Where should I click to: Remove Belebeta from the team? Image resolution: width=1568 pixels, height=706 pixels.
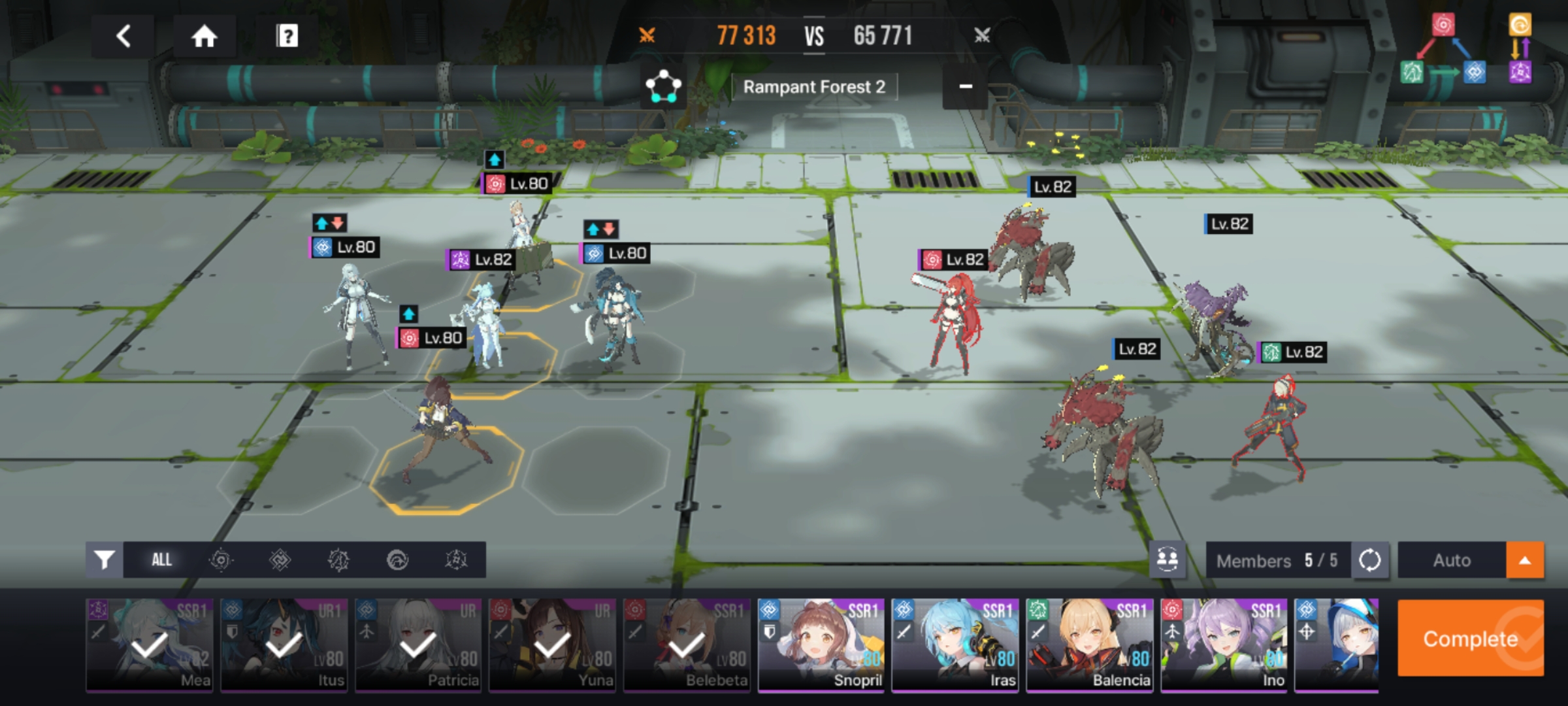coord(687,645)
